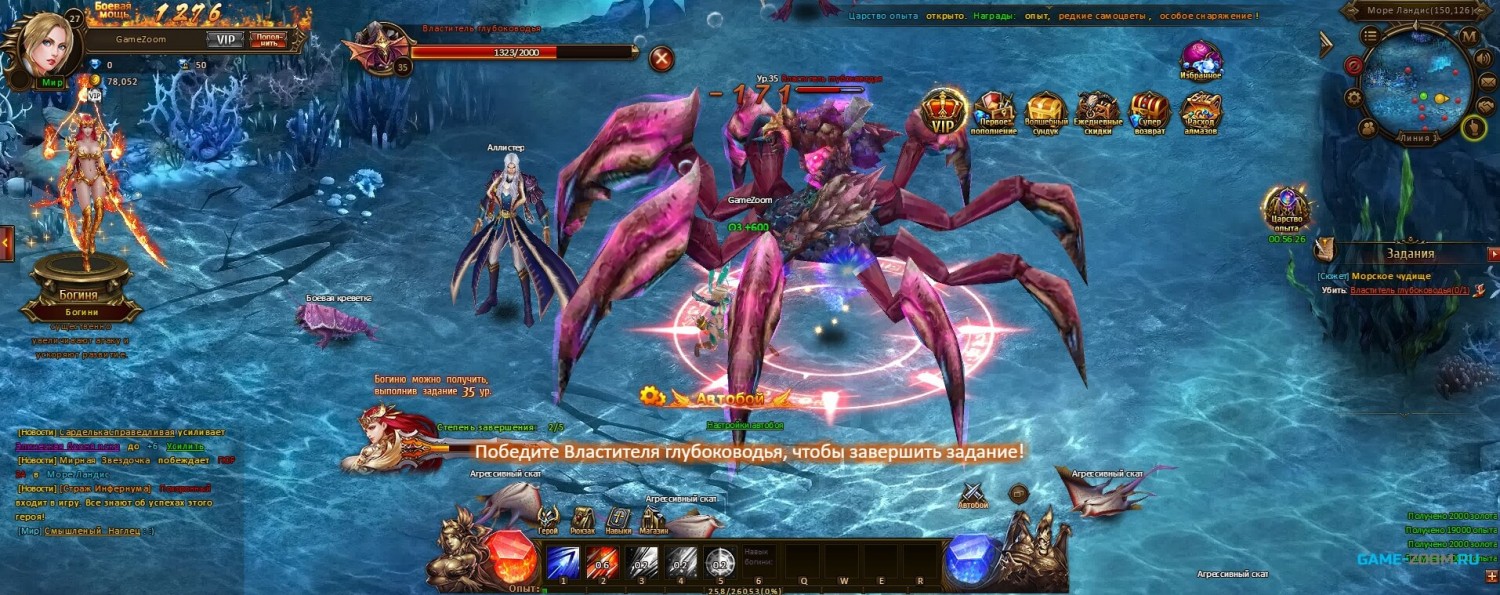Image resolution: width=1500 pixels, height=595 pixels.
Task: Use the red slash skill in slot 2
Action: [602, 562]
